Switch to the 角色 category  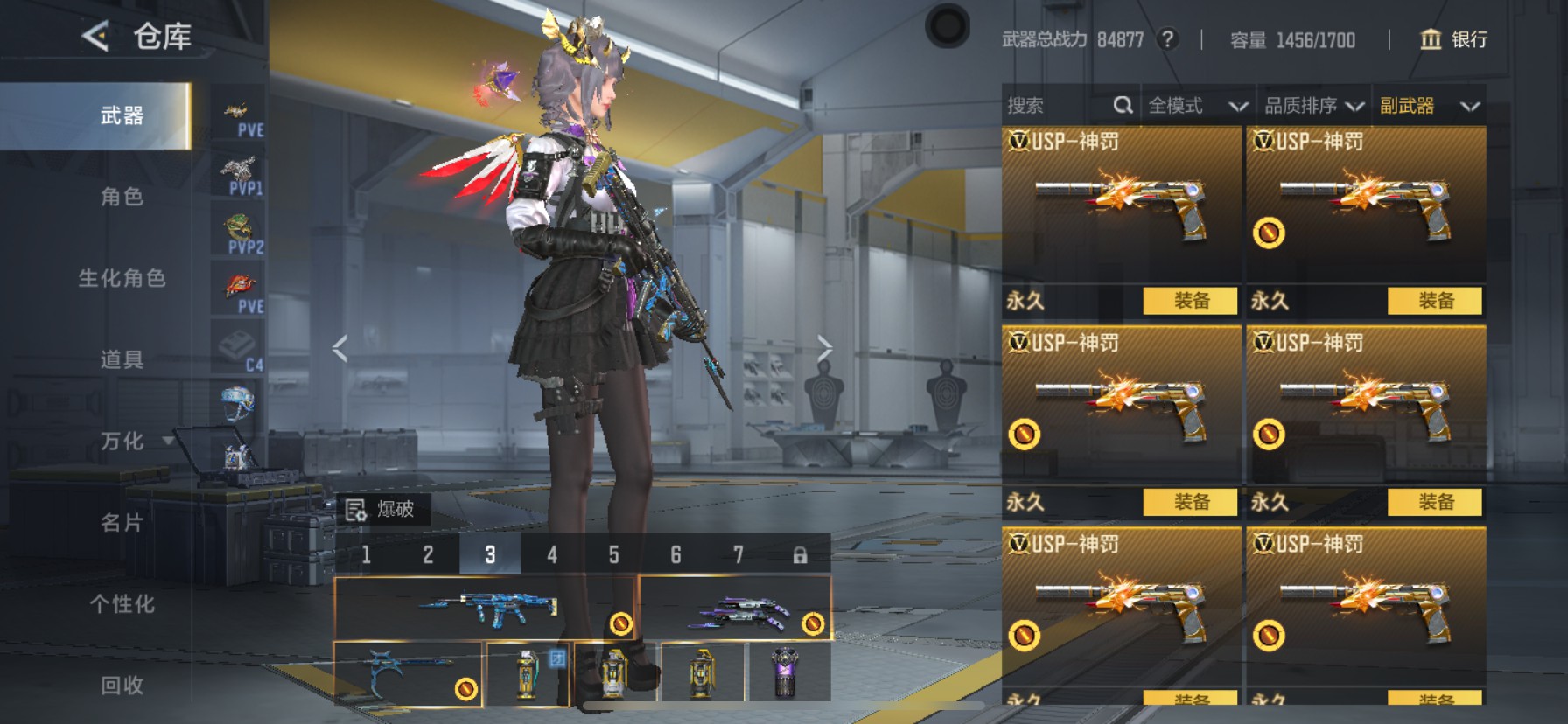122,197
